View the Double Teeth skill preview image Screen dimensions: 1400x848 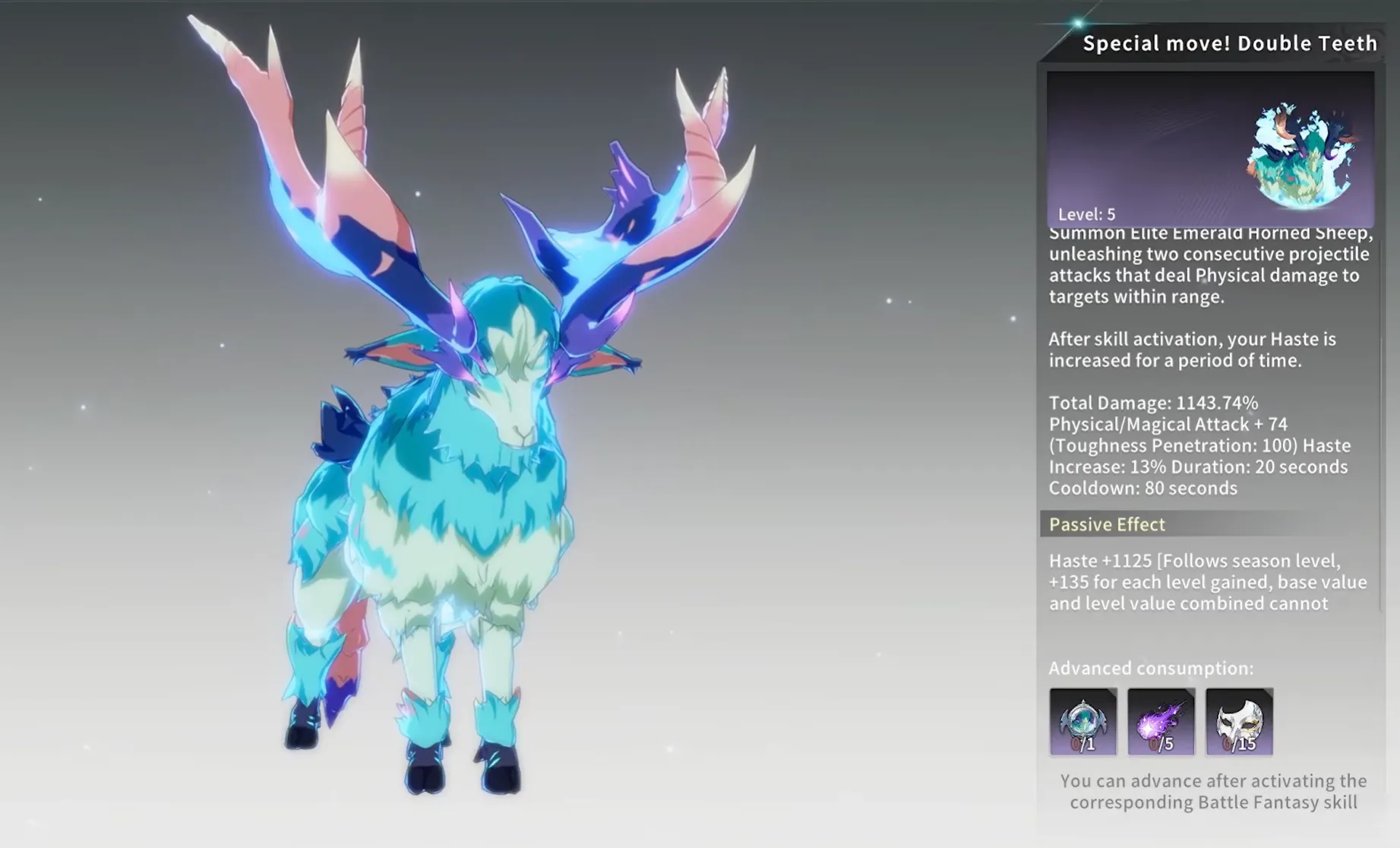(x=1210, y=148)
